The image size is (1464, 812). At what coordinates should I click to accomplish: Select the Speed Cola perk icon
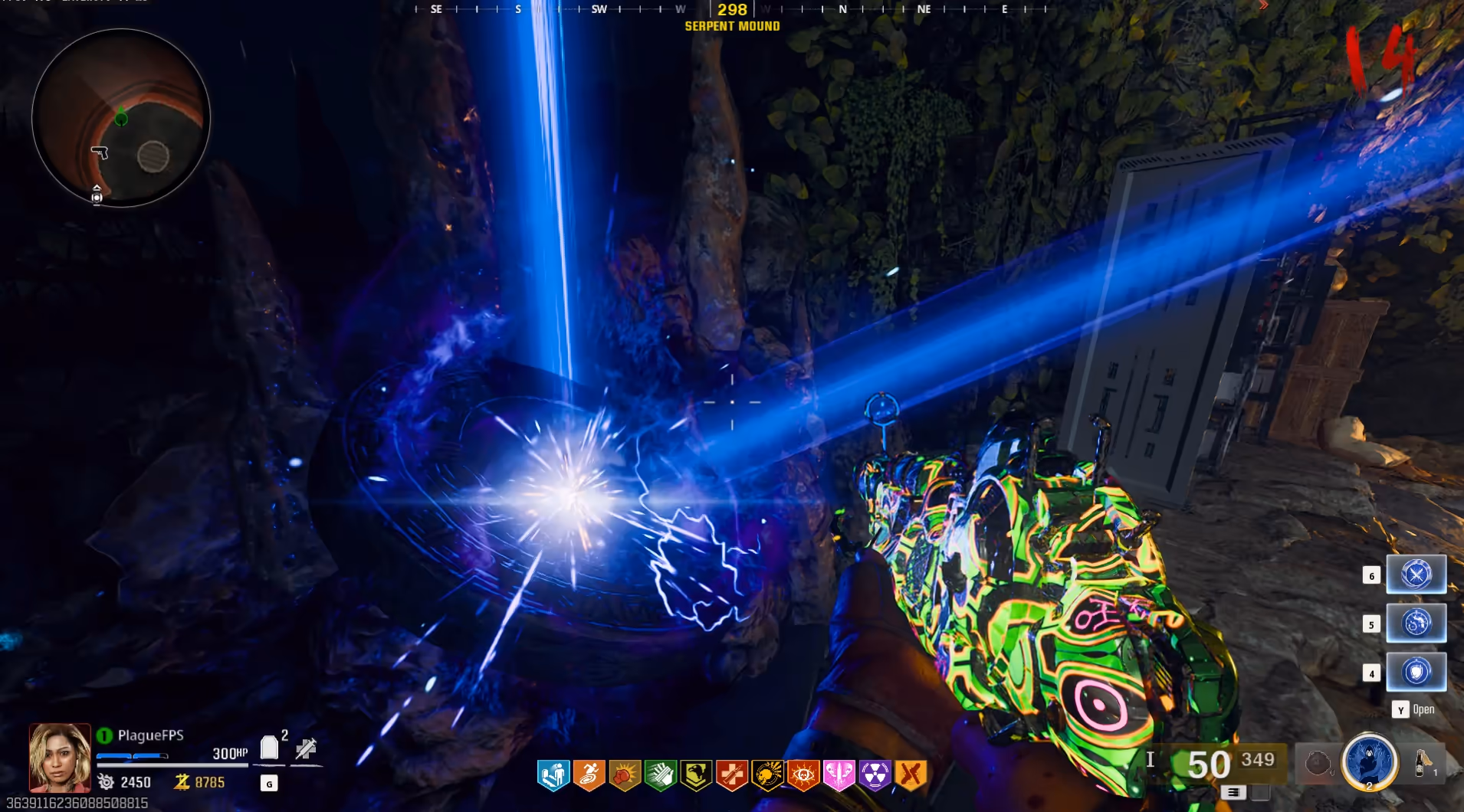click(660, 776)
